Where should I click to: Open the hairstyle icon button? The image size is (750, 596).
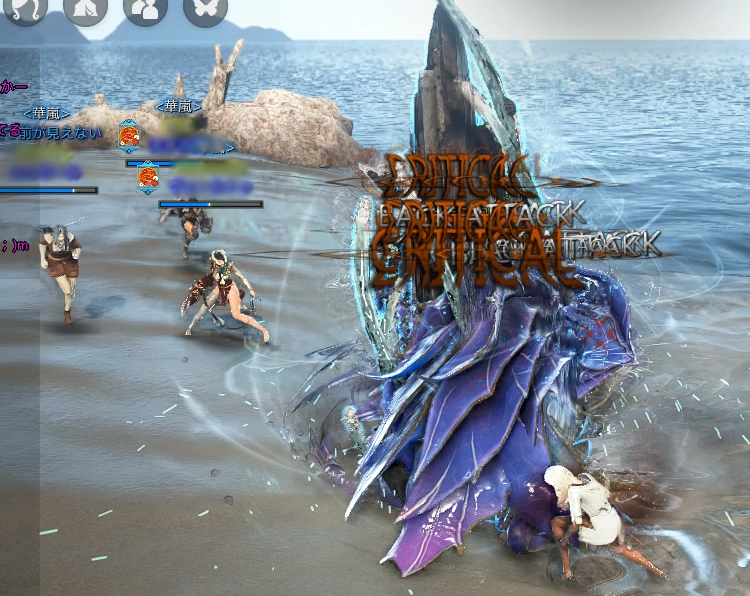click(x=25, y=8)
